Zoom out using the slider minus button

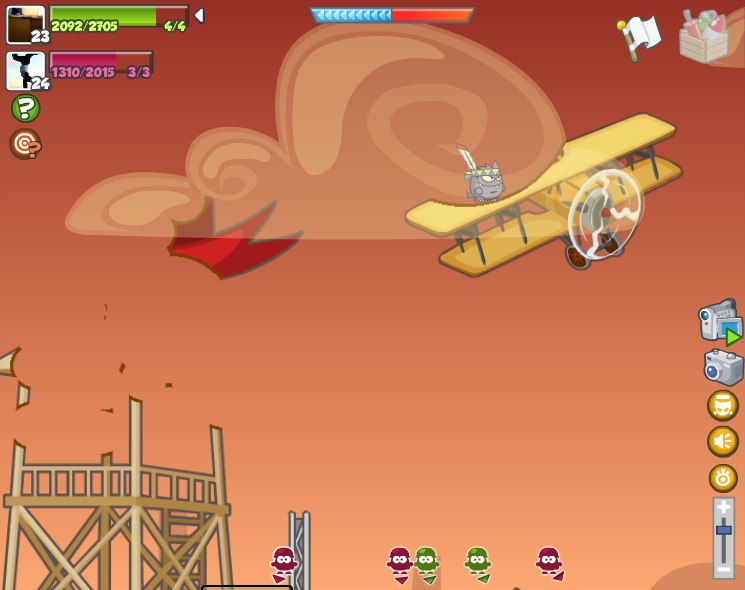(723, 568)
